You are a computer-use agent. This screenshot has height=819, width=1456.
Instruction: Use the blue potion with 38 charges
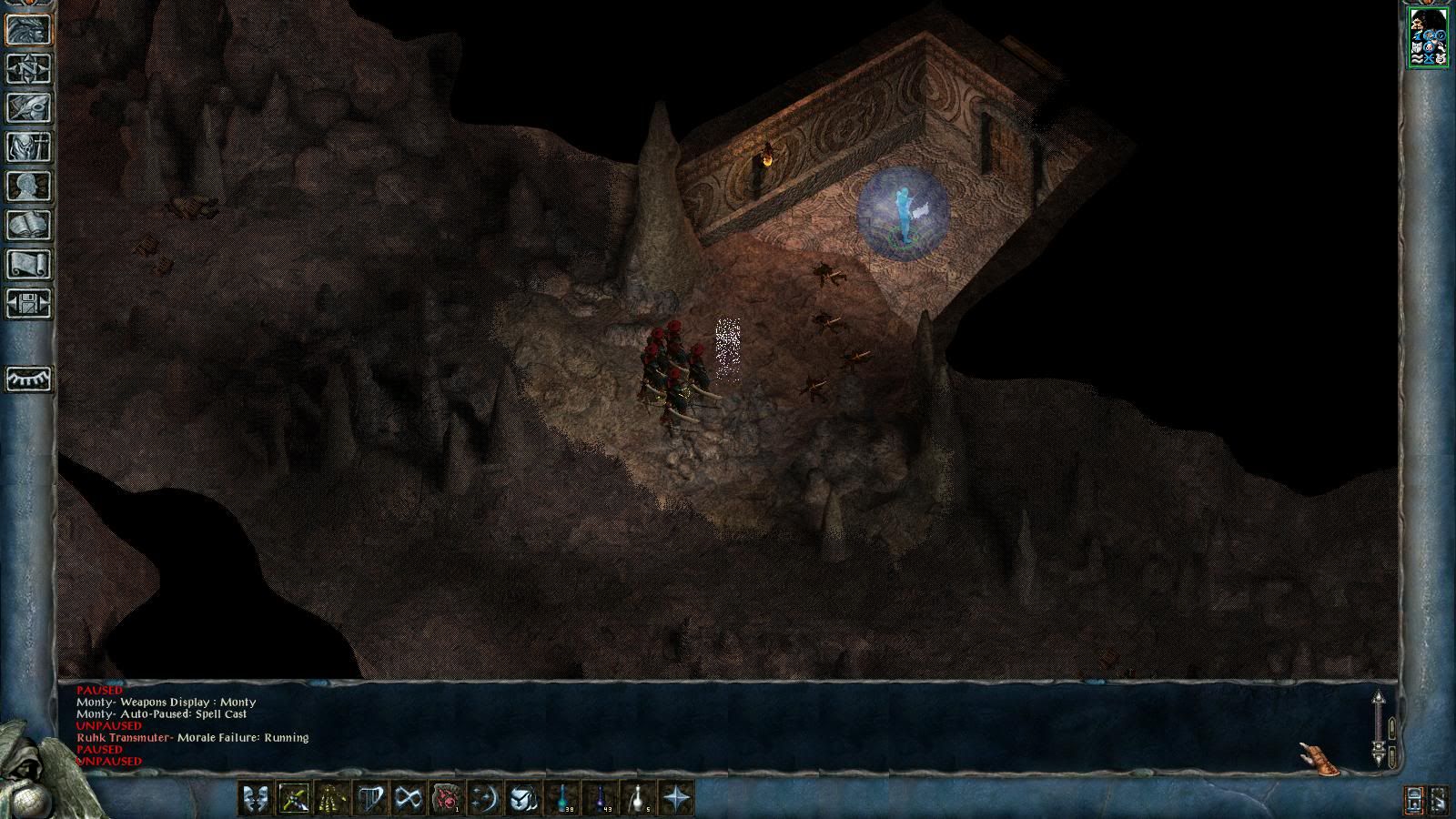coord(561,799)
